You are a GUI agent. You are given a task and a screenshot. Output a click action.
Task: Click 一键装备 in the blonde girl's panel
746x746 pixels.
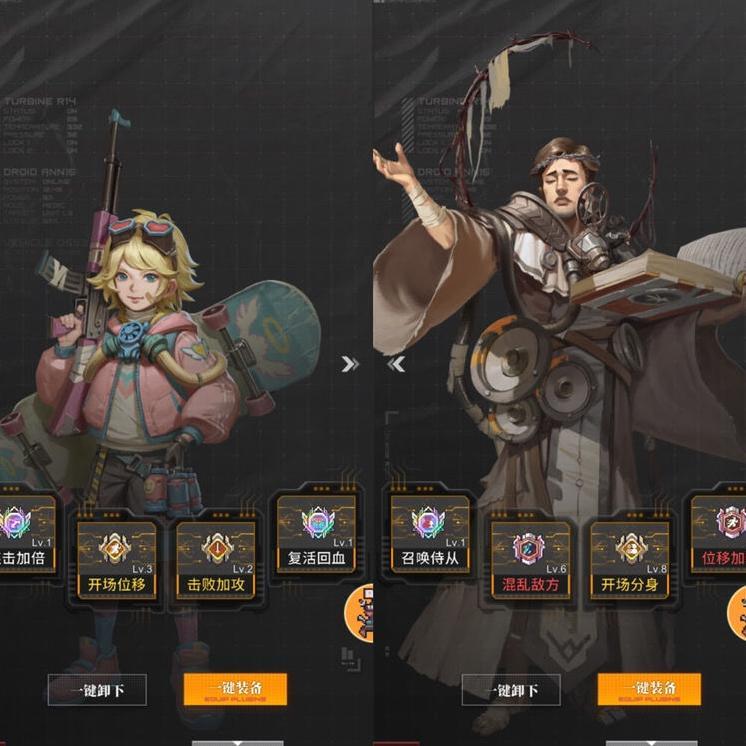coord(235,689)
